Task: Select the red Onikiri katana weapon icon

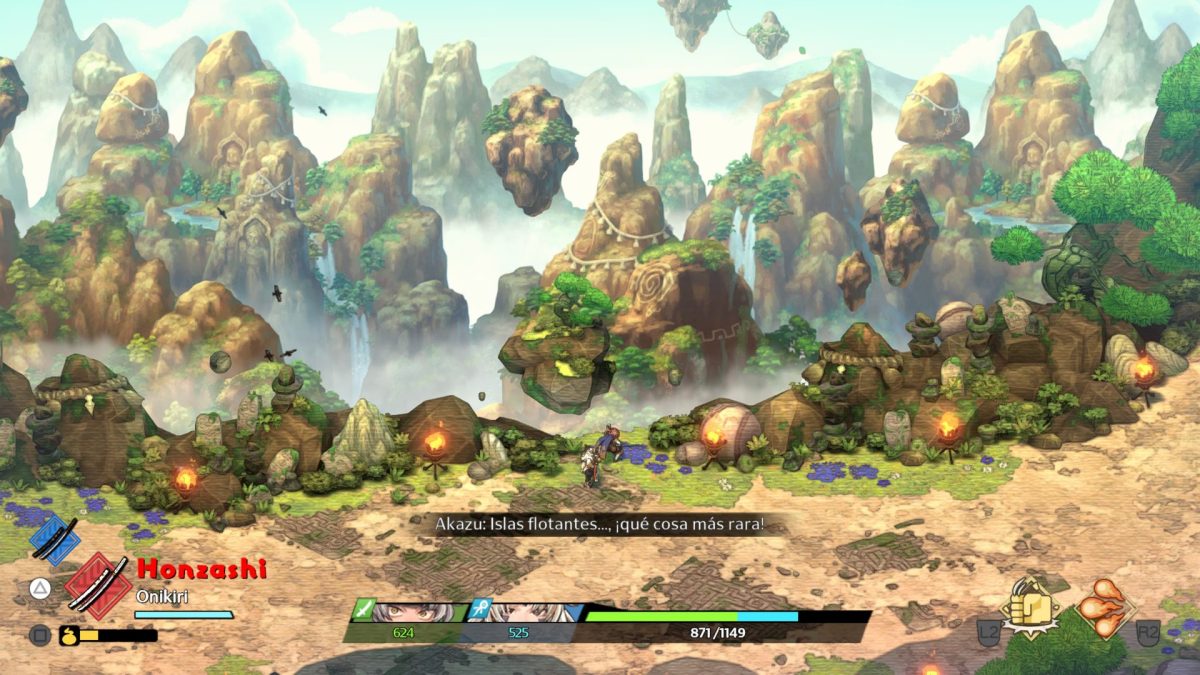Action: 98,585
